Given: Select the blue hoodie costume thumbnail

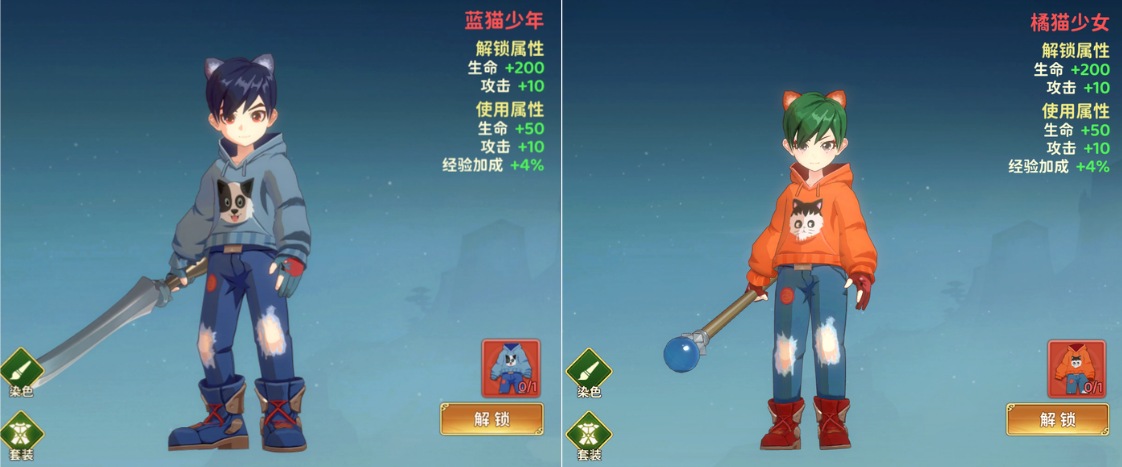Looking at the screenshot, I should coord(510,368).
